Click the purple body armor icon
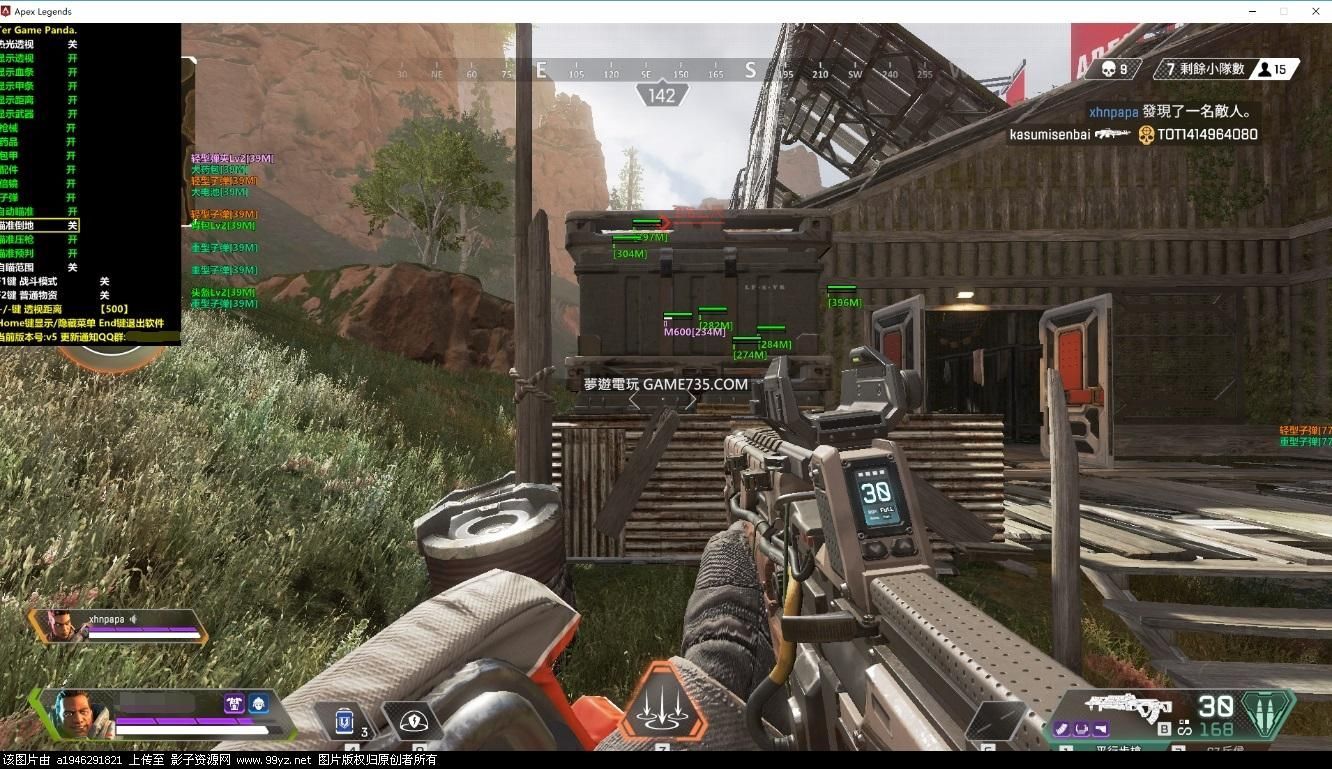Image resolution: width=1332 pixels, height=769 pixels. (258, 704)
